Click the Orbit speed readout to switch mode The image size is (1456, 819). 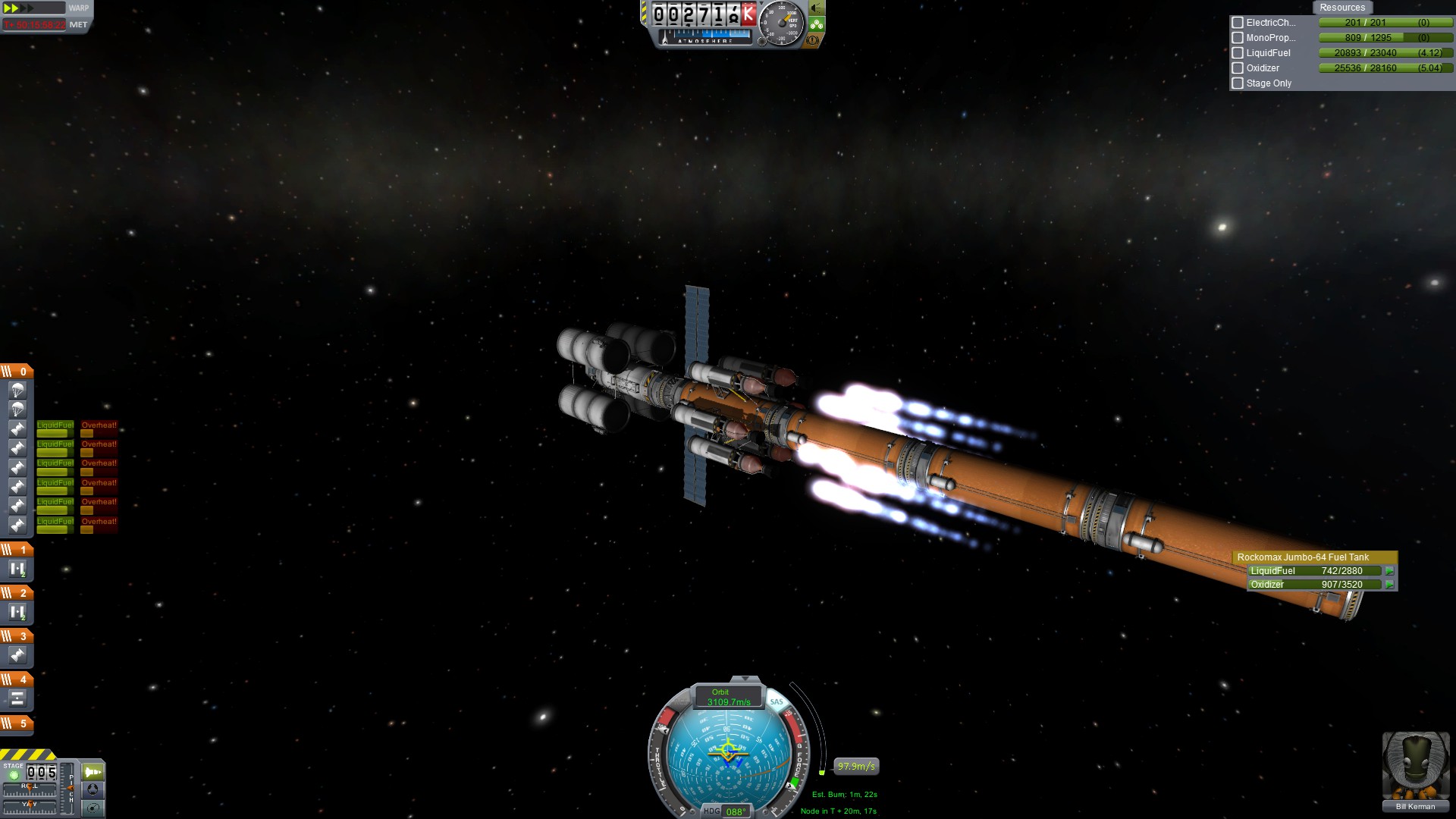(x=728, y=697)
